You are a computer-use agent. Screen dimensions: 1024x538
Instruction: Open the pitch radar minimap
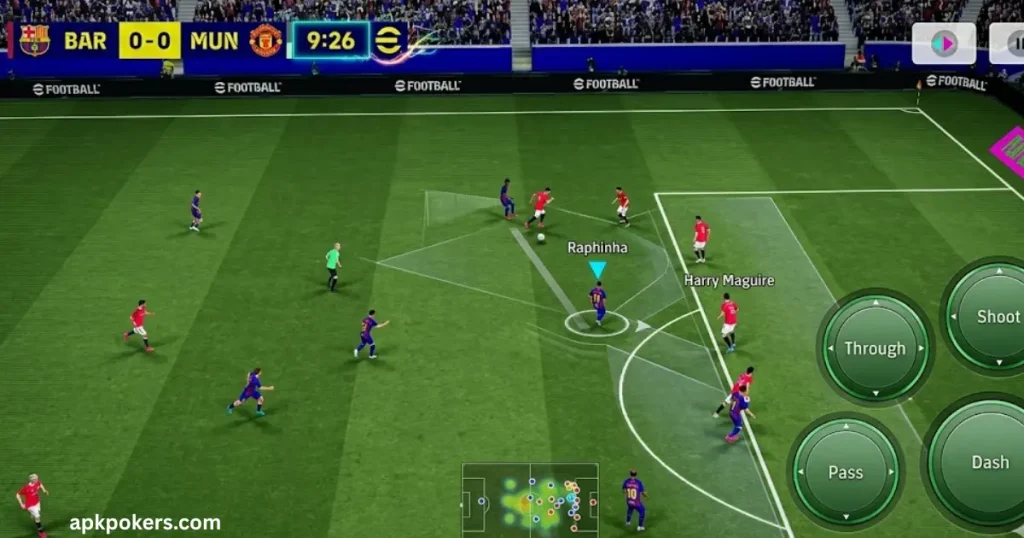(x=529, y=497)
